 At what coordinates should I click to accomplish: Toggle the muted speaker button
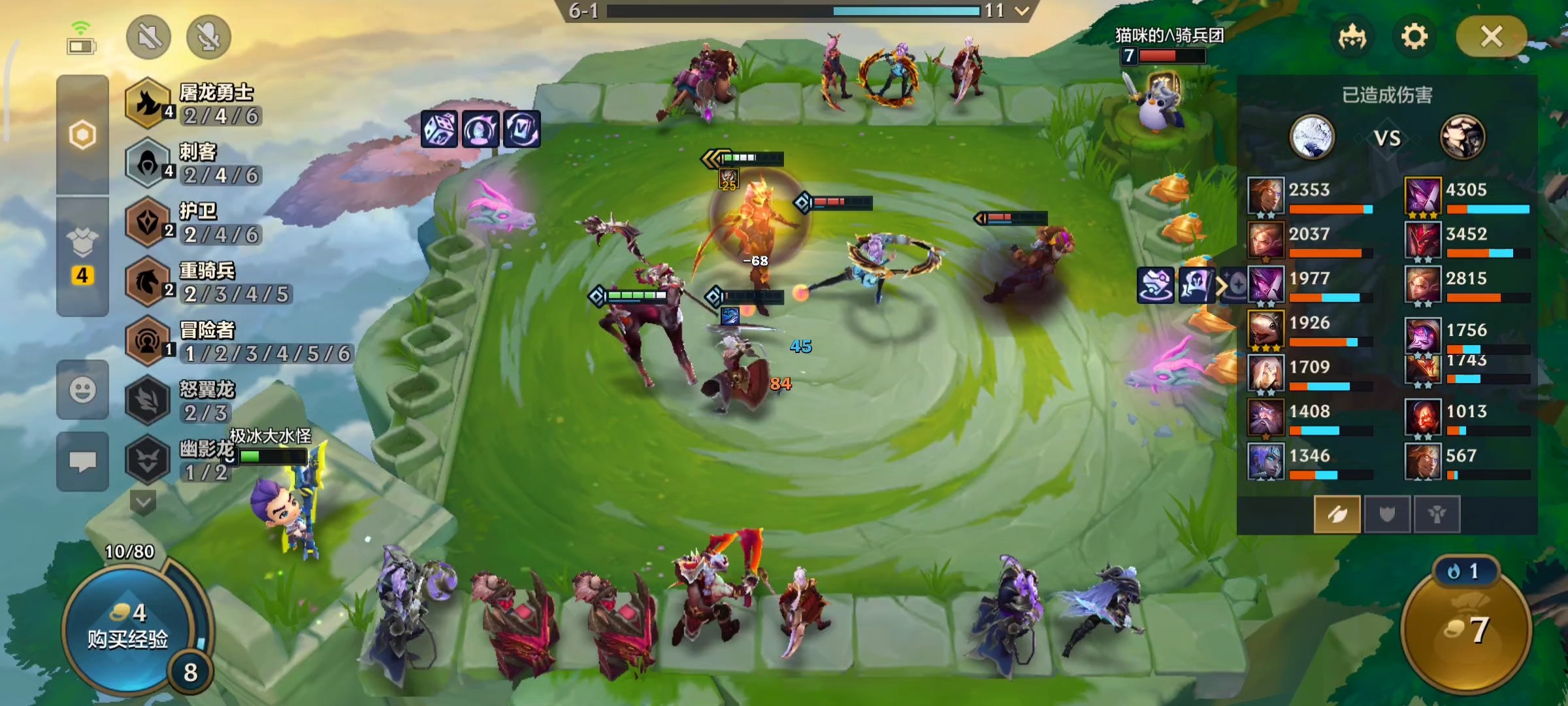pyautogui.click(x=149, y=37)
